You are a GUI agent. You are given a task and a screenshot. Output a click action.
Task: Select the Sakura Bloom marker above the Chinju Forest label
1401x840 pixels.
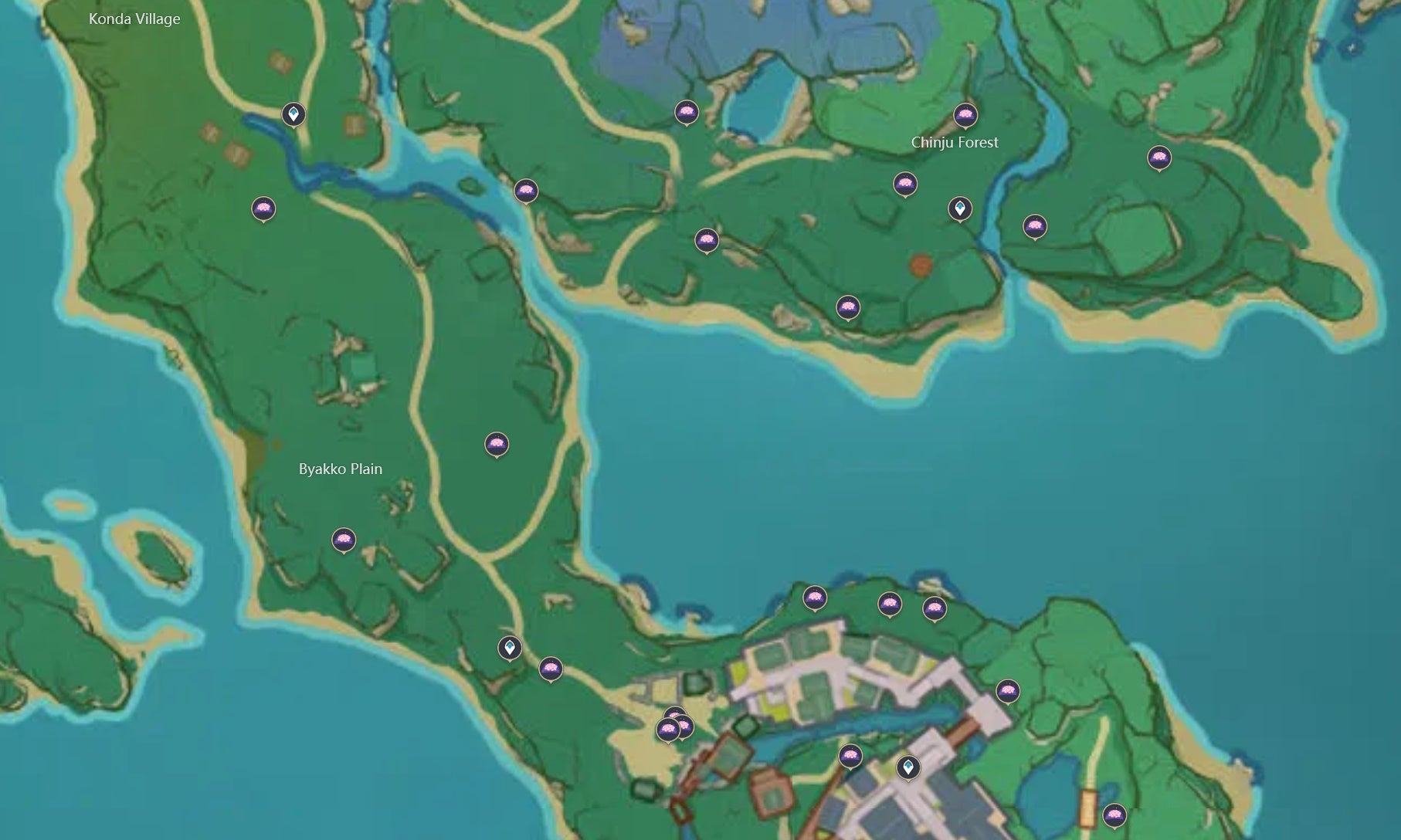(x=966, y=114)
